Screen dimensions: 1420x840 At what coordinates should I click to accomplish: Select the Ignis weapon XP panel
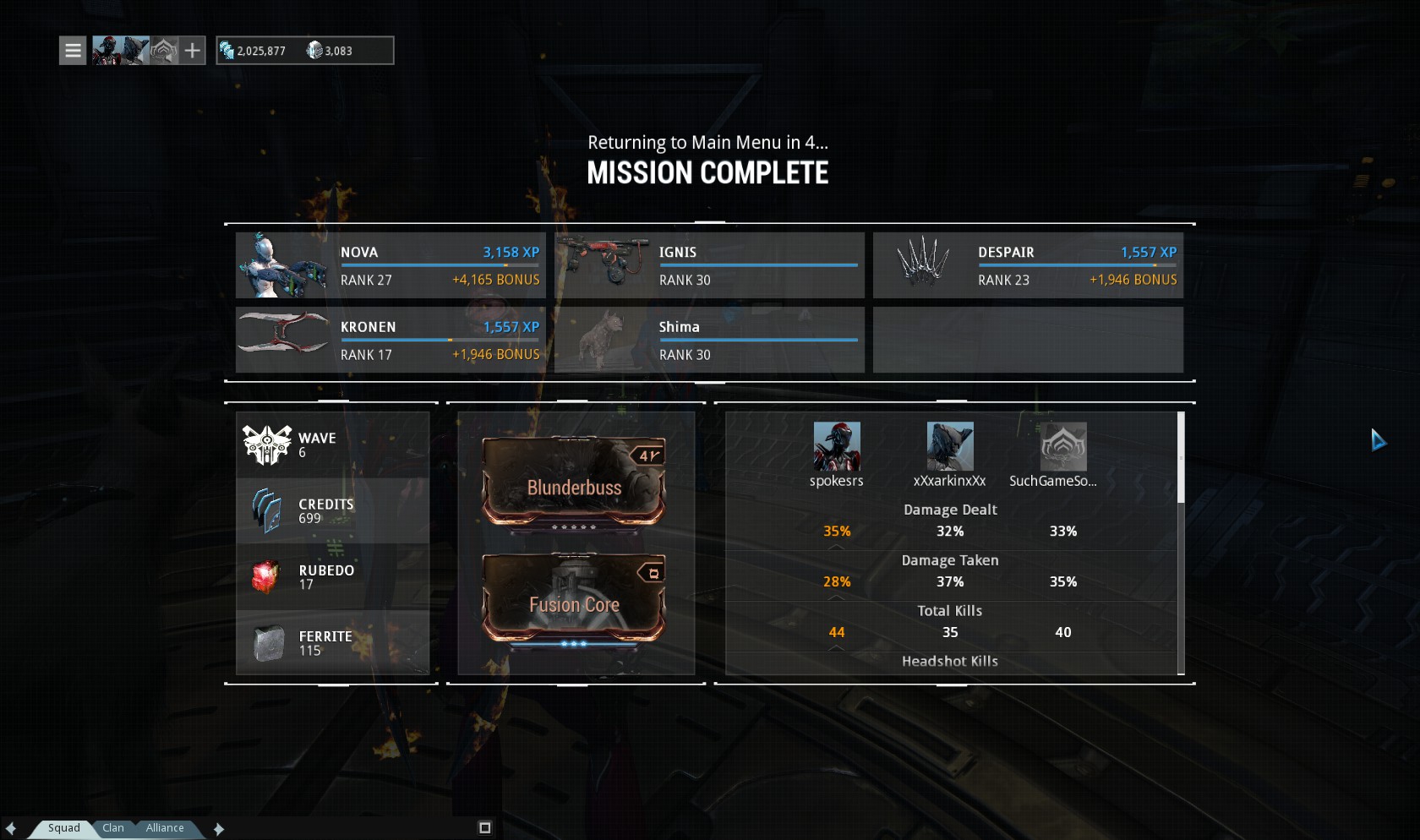point(709,265)
